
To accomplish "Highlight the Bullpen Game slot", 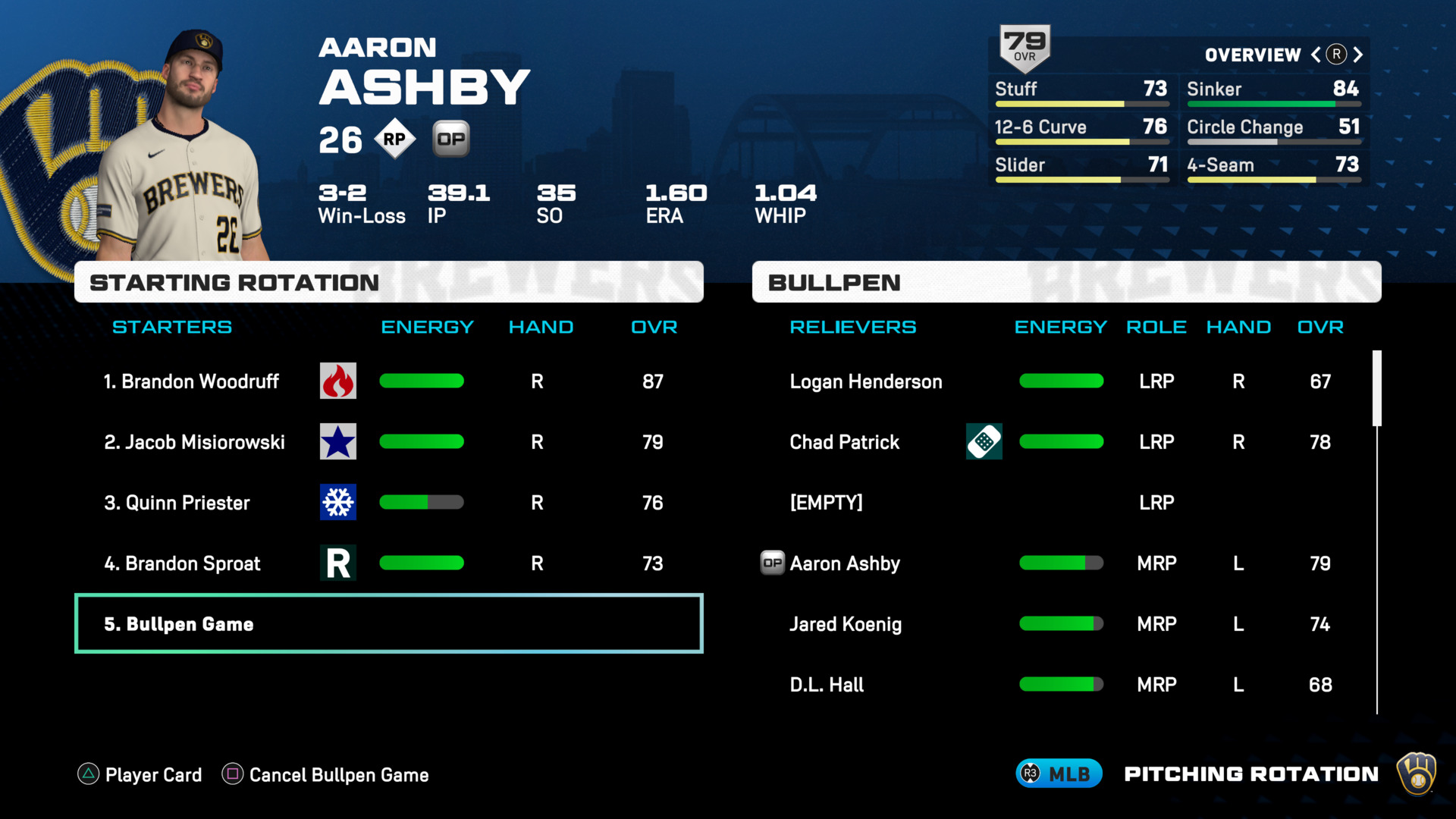I will 388,624.
